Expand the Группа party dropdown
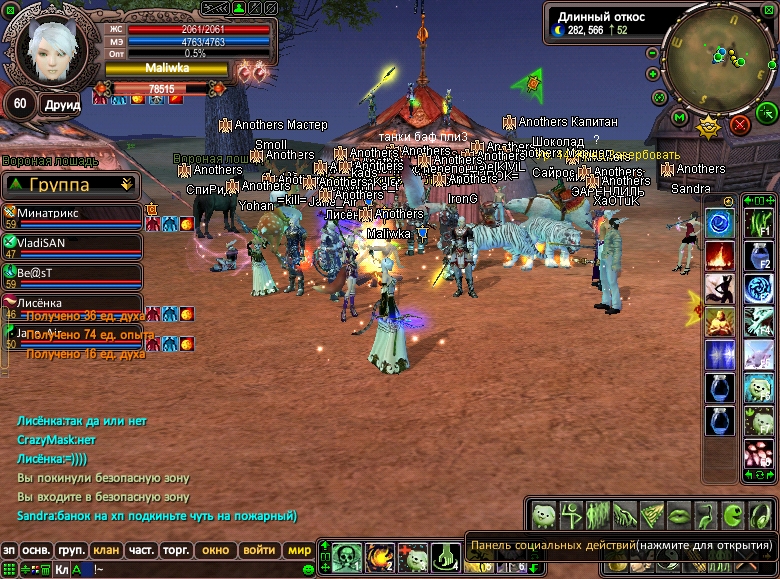Screen dimensions: 780x579 126,185
